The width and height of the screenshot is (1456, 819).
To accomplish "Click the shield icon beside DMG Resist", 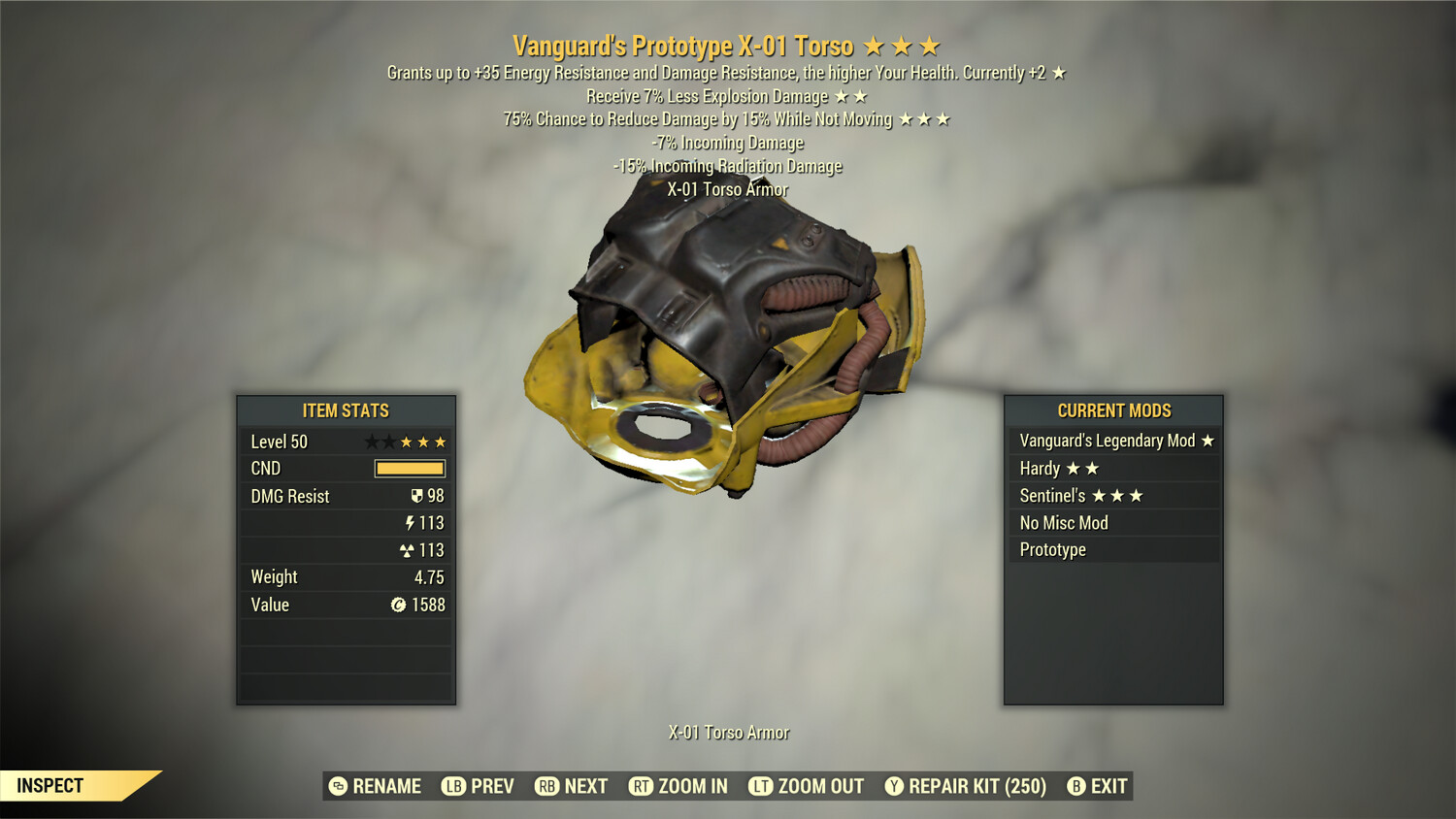I will click(417, 496).
